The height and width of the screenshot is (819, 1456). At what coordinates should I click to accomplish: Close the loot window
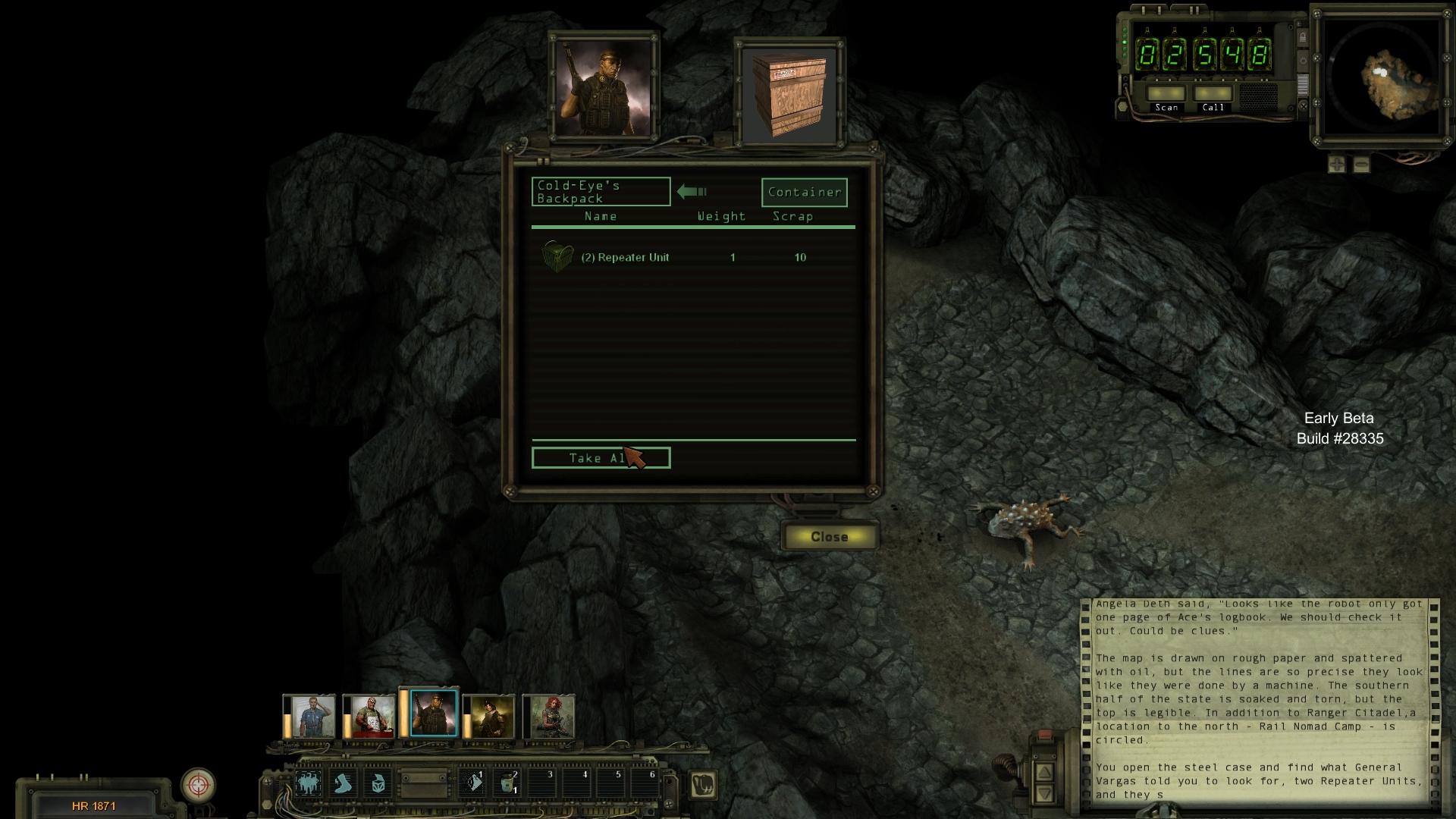click(830, 537)
